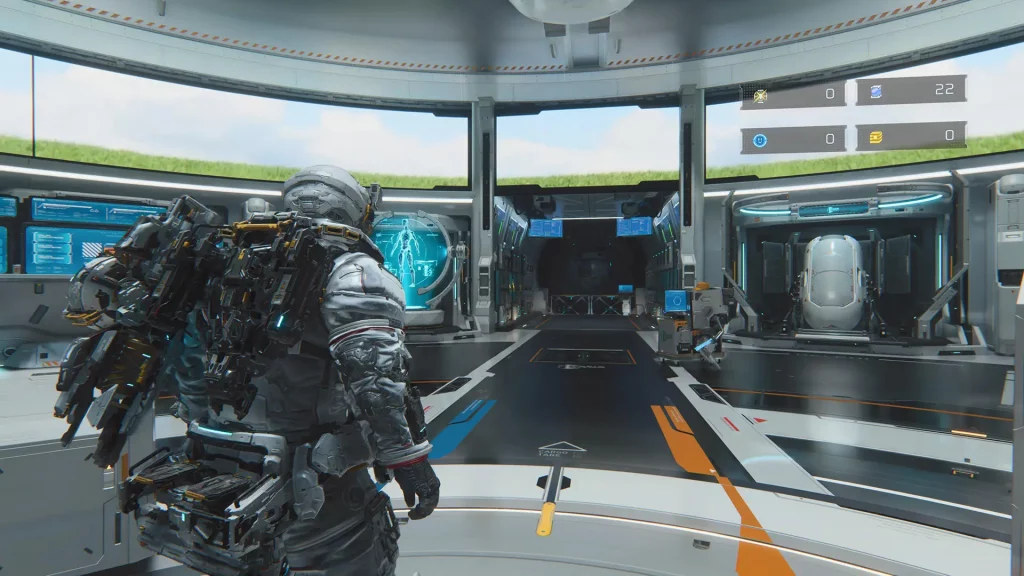The width and height of the screenshot is (1024, 576).
Task: Click the blue circular smiley token icon
Action: (x=759, y=140)
